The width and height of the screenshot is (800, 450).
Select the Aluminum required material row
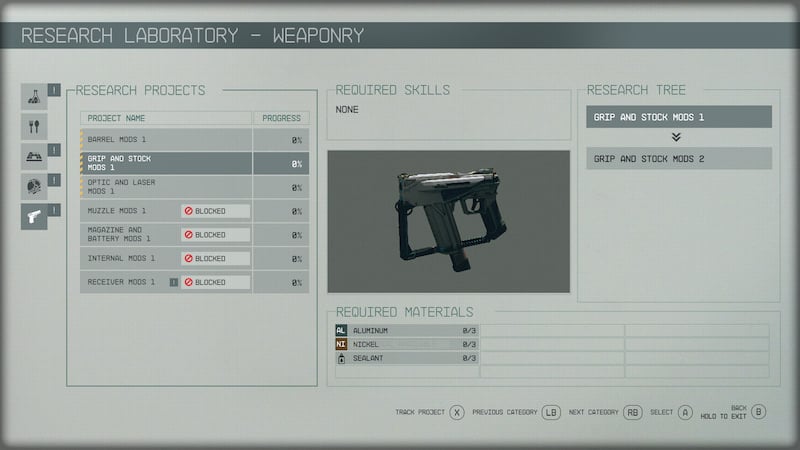tap(406, 330)
